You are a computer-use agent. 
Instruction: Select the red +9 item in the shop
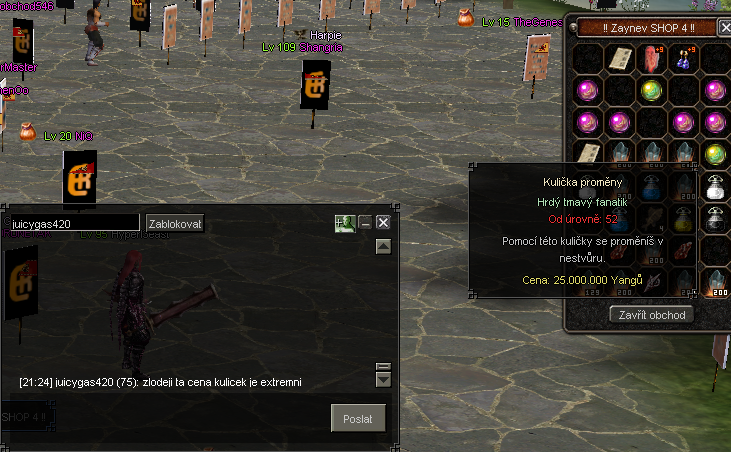pyautogui.click(x=652, y=59)
